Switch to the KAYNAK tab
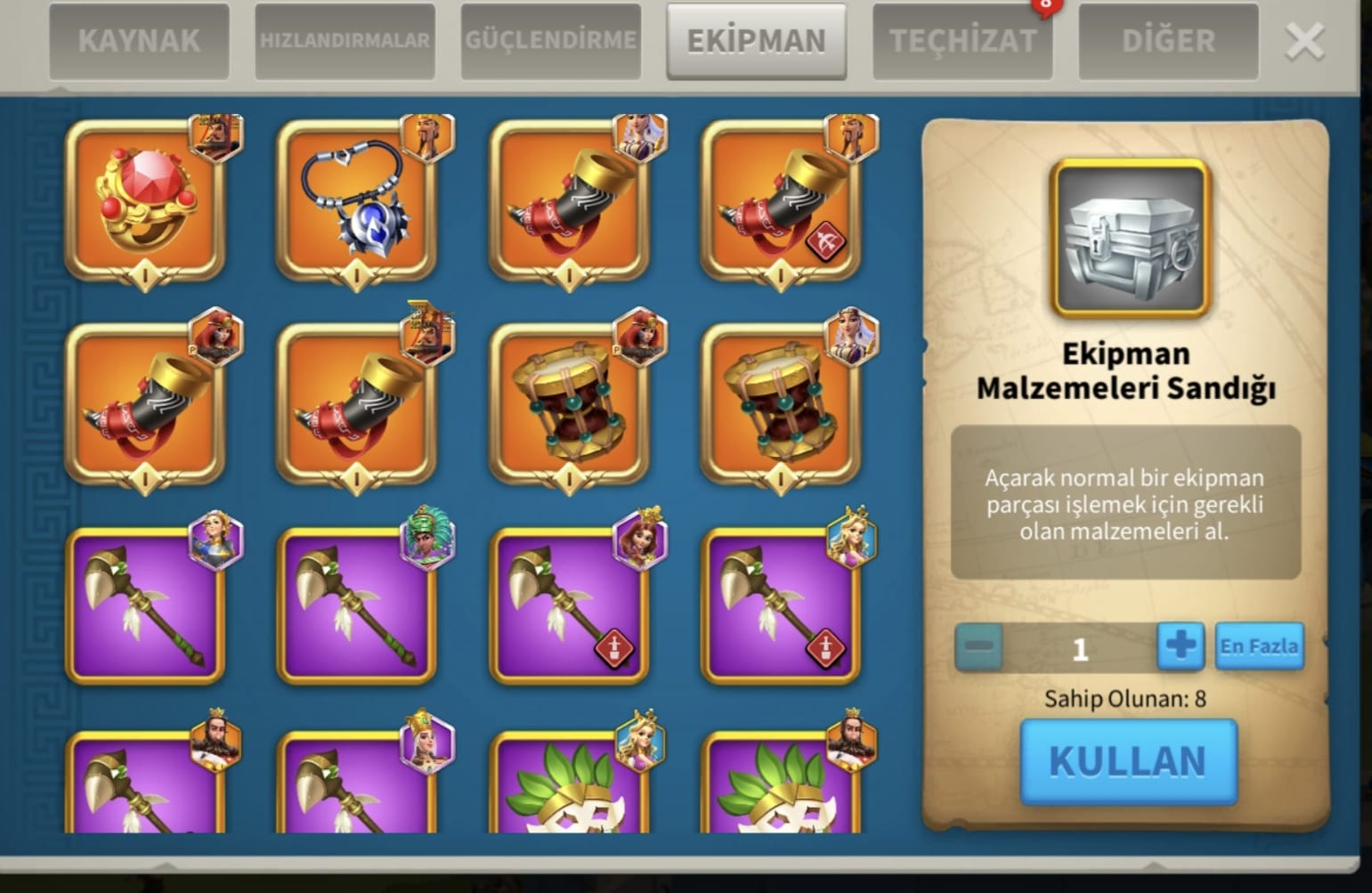 point(139,41)
